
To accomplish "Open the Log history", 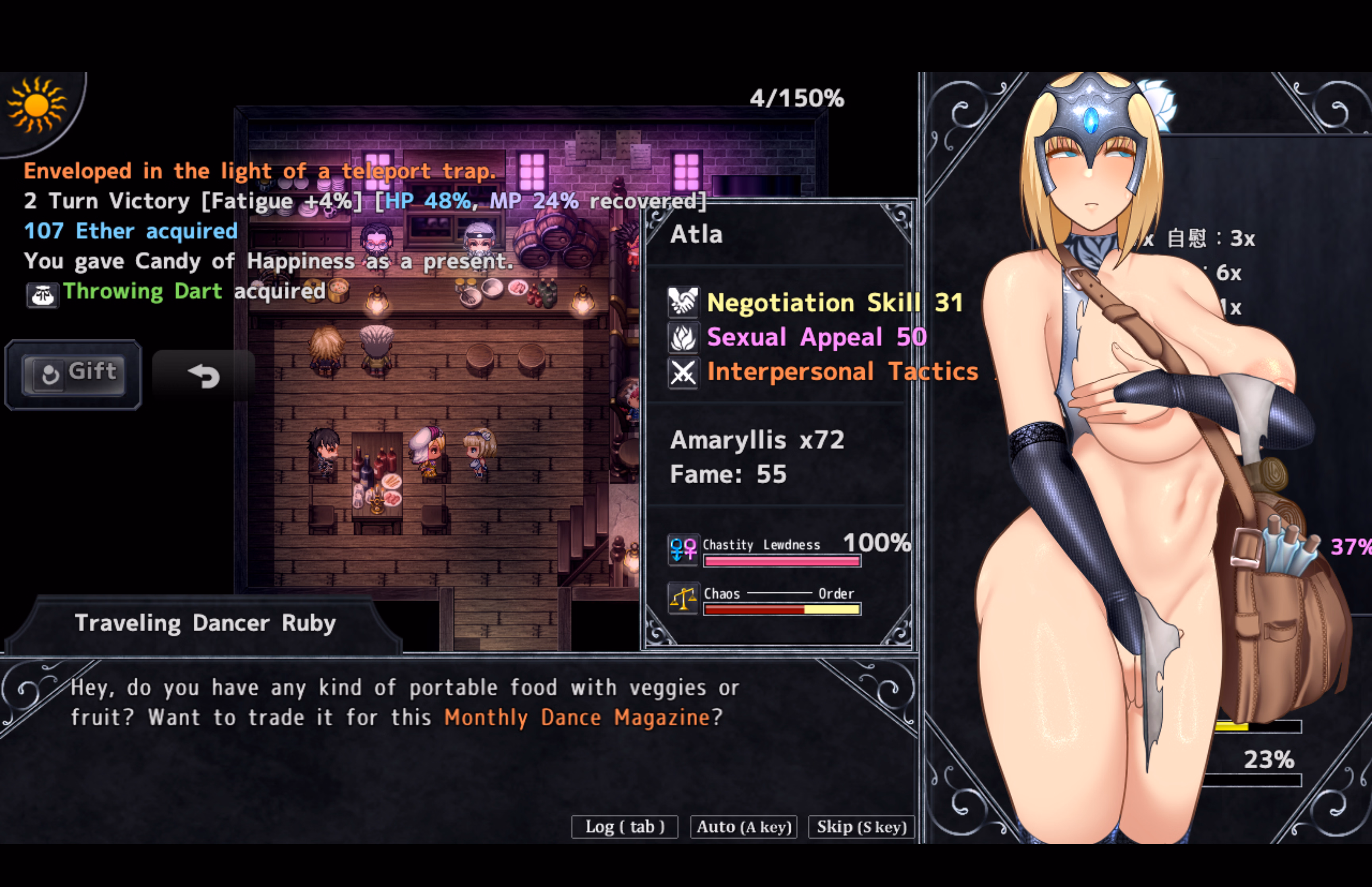I will tap(624, 827).
